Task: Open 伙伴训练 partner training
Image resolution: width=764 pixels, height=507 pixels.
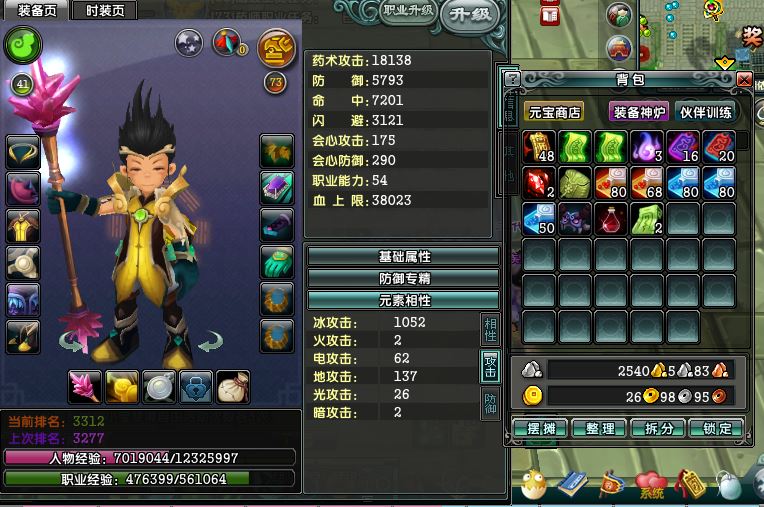Action: (x=706, y=112)
